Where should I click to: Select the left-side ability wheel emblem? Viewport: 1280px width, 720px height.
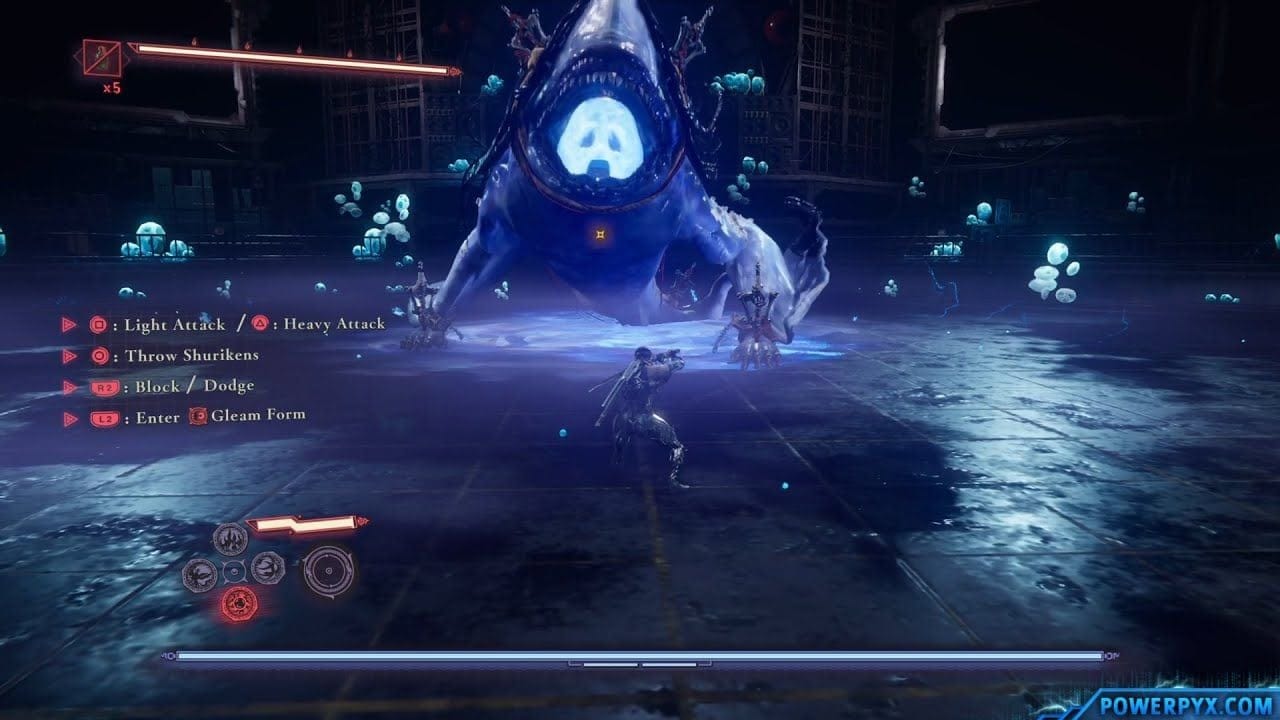click(x=199, y=573)
